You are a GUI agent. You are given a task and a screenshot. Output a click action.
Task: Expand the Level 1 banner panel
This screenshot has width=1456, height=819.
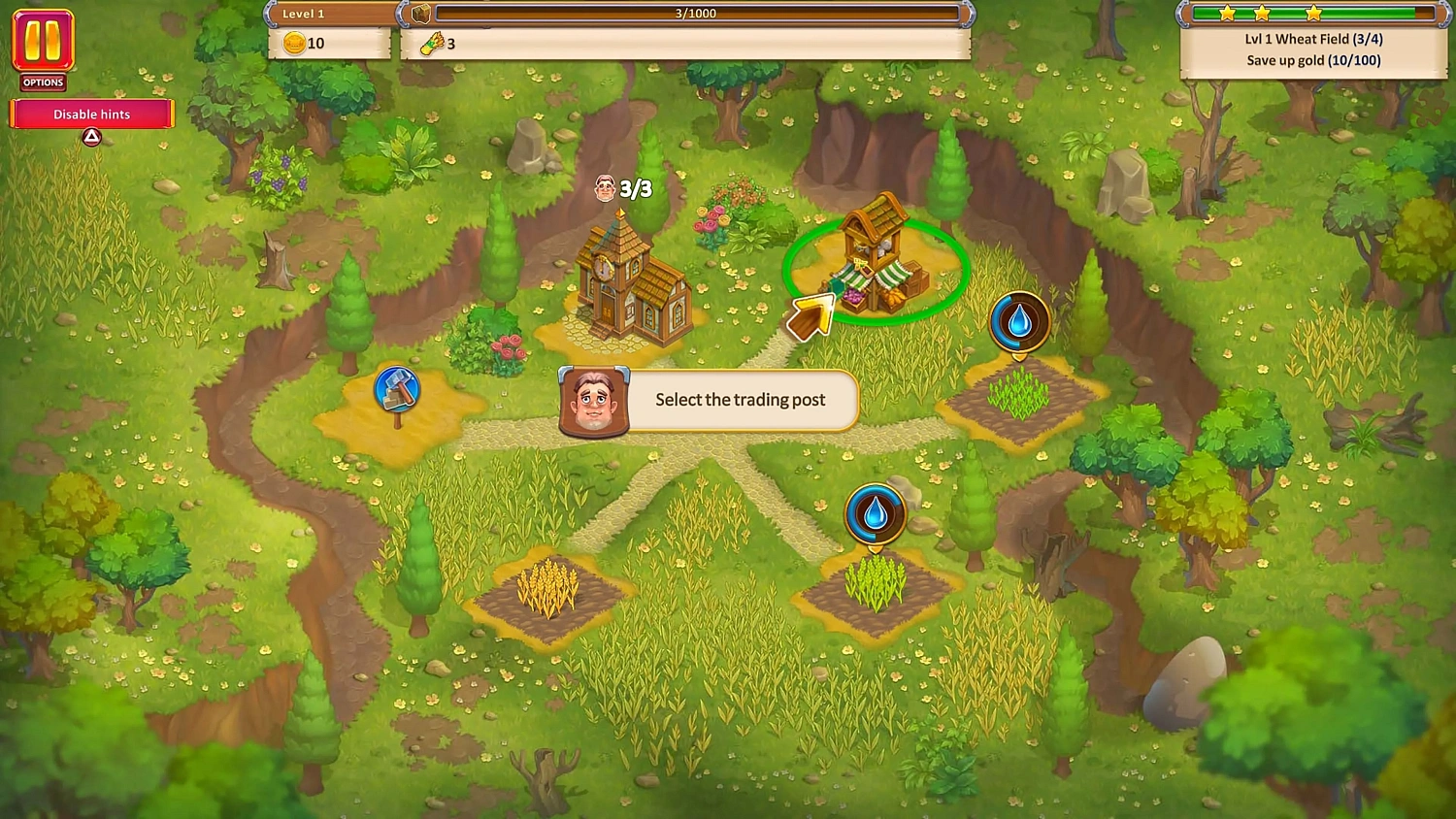(x=302, y=13)
